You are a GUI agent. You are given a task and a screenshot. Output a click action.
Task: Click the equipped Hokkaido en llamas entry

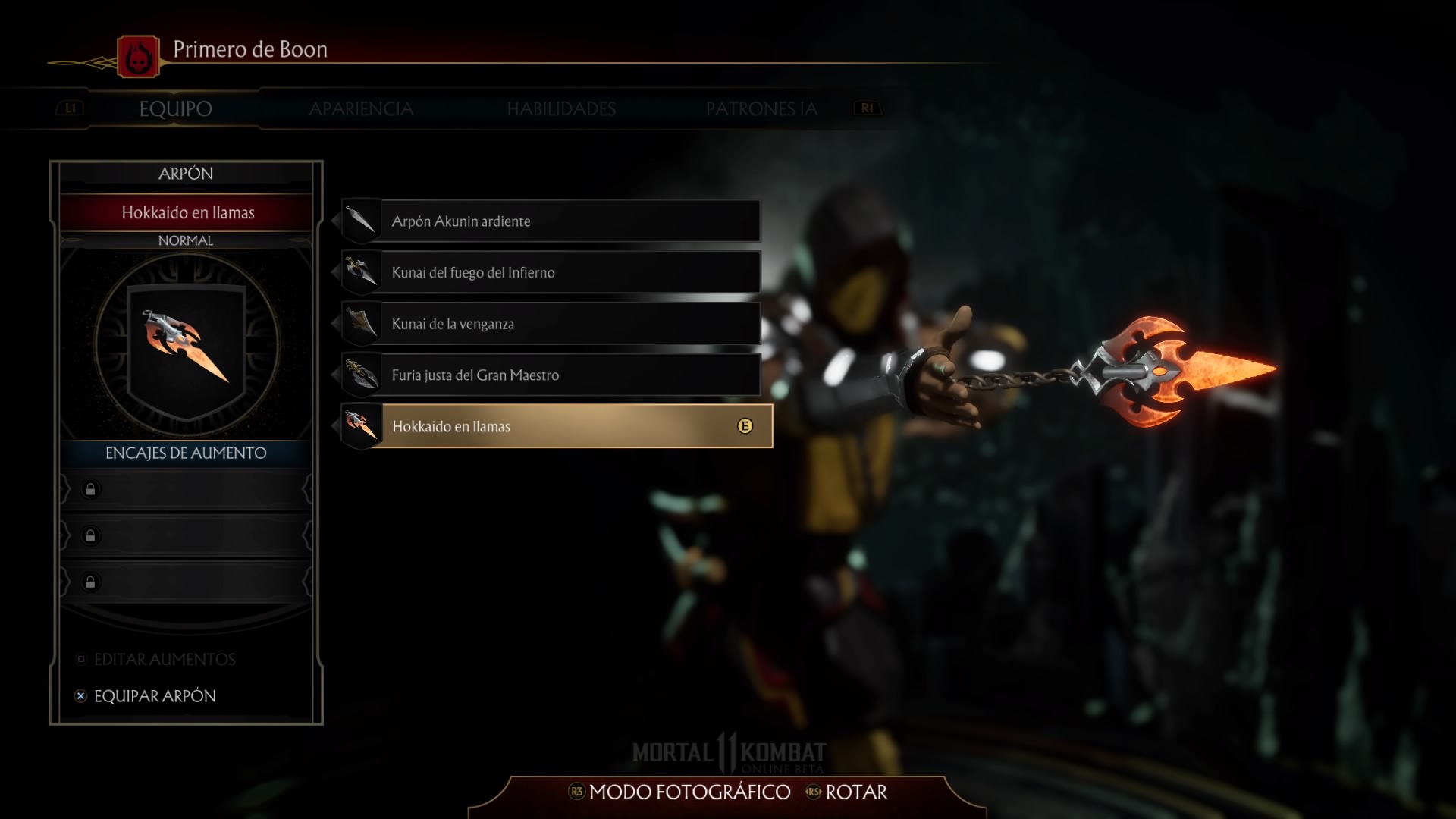coord(557,426)
